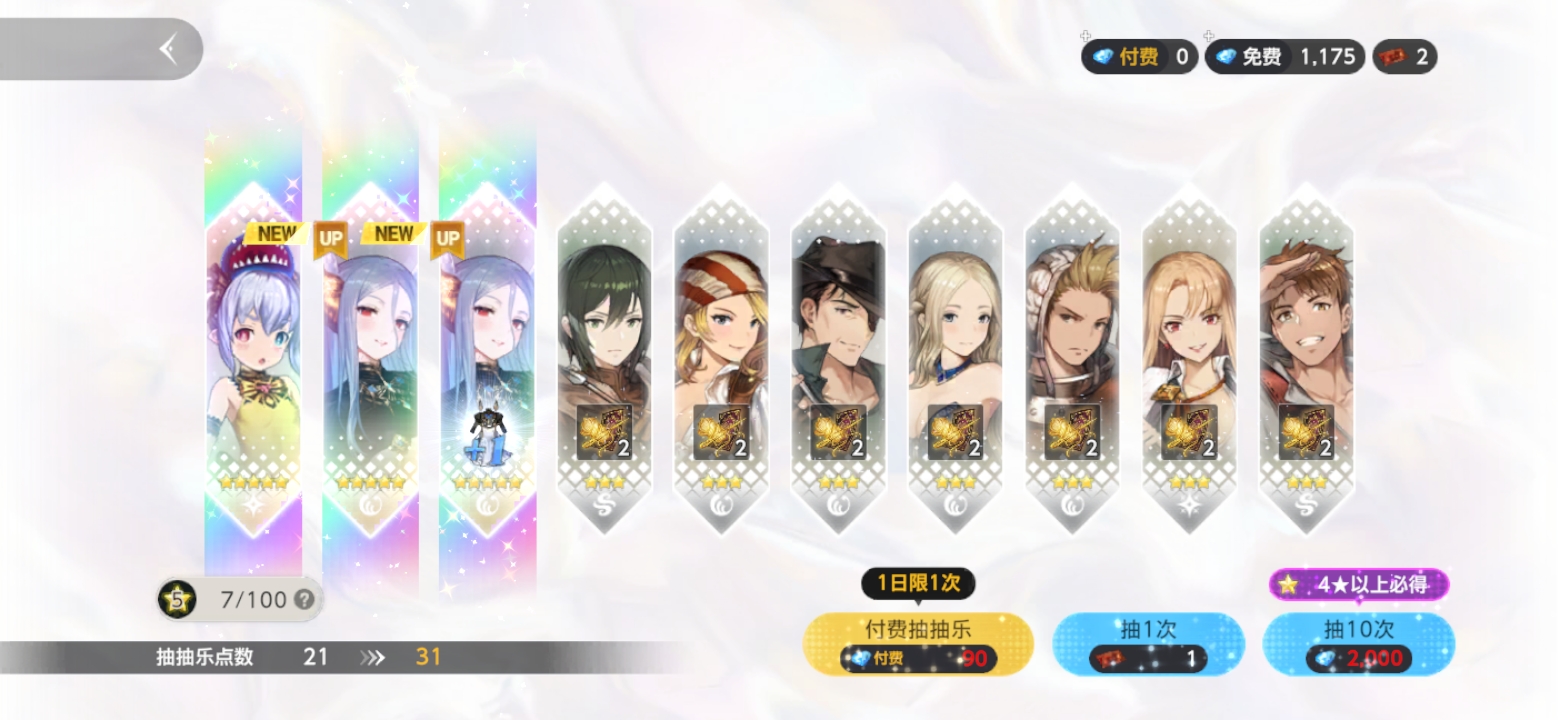The height and width of the screenshot is (720, 1560).
Task: Draw ten times with 抽10次 button
Action: coord(1358,643)
